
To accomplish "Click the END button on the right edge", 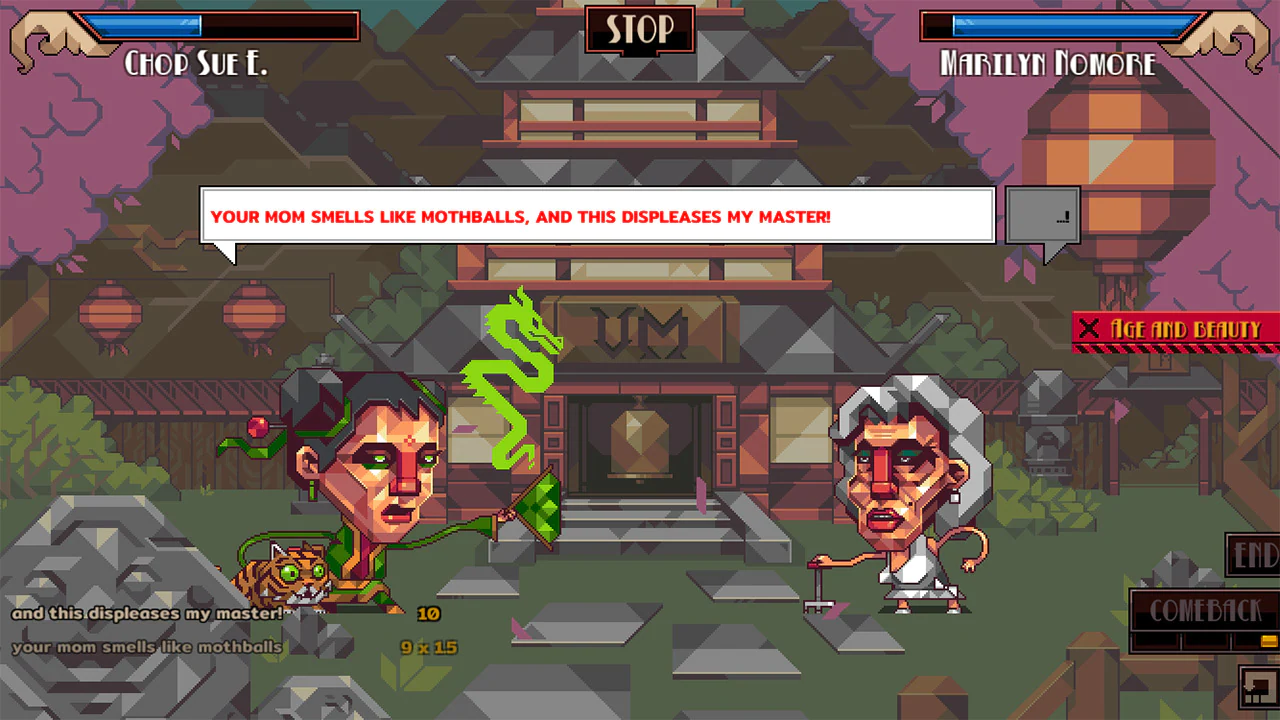I will point(1255,556).
